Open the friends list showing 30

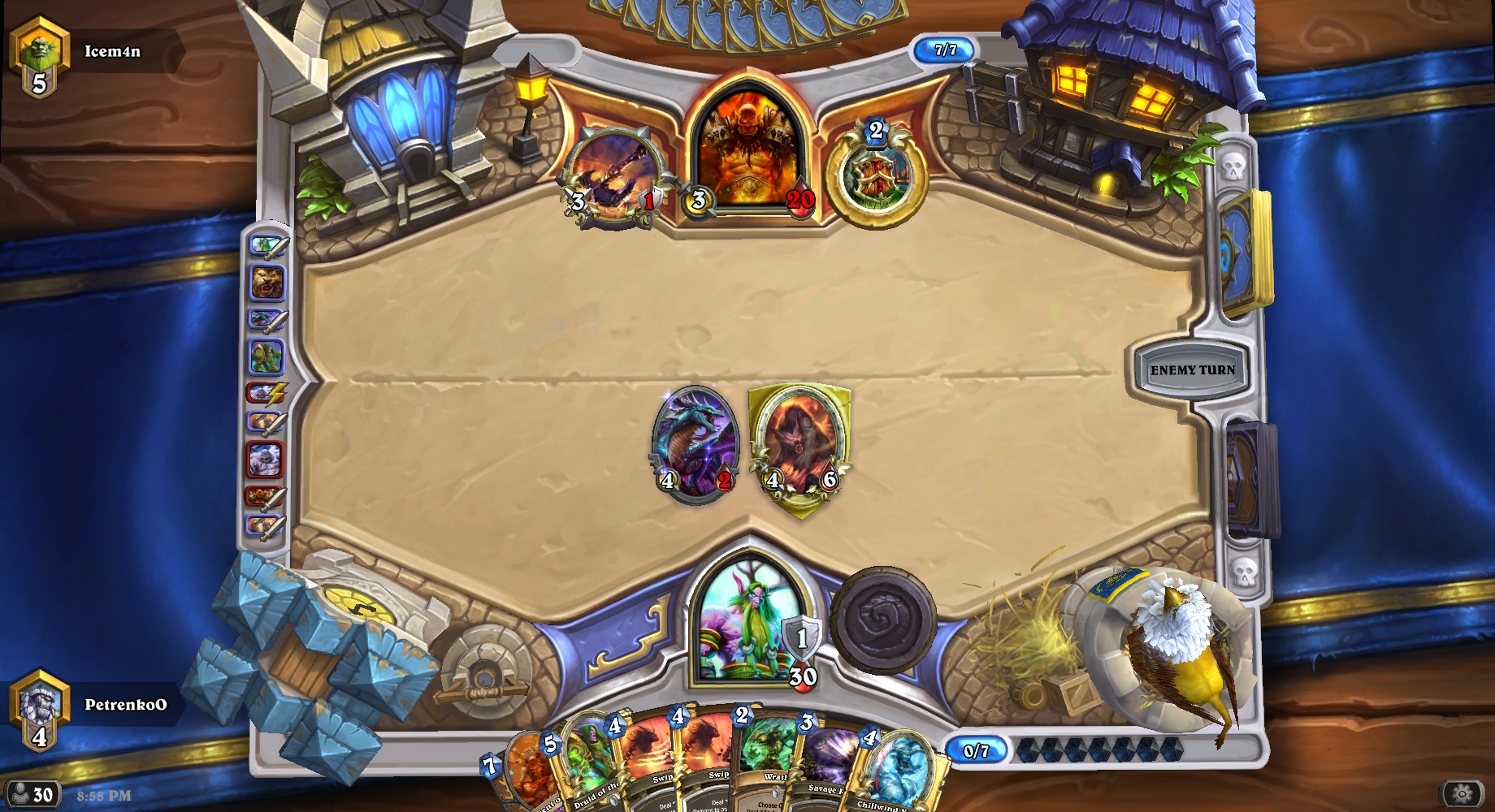pos(31,794)
